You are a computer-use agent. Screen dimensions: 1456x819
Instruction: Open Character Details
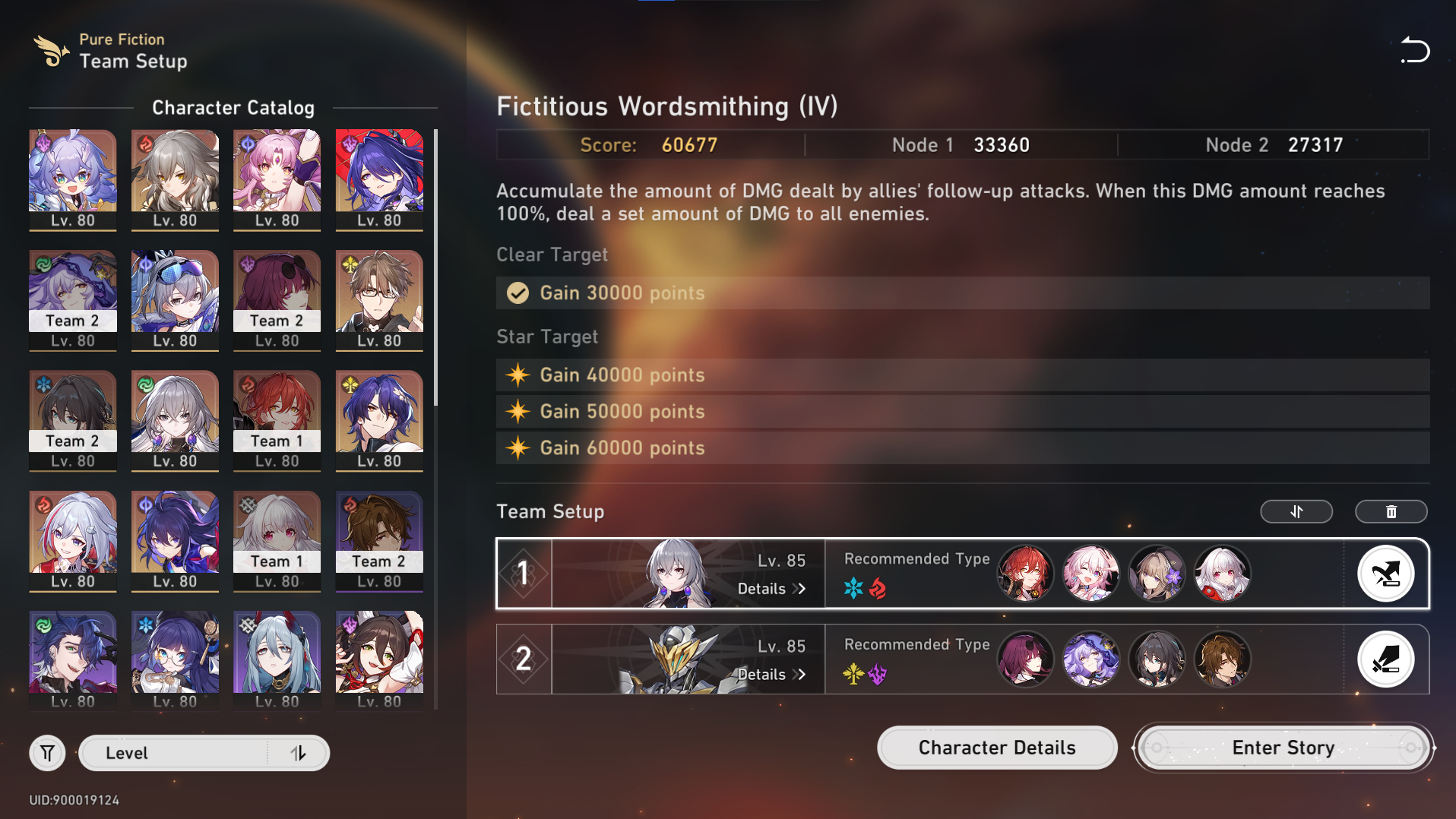996,748
